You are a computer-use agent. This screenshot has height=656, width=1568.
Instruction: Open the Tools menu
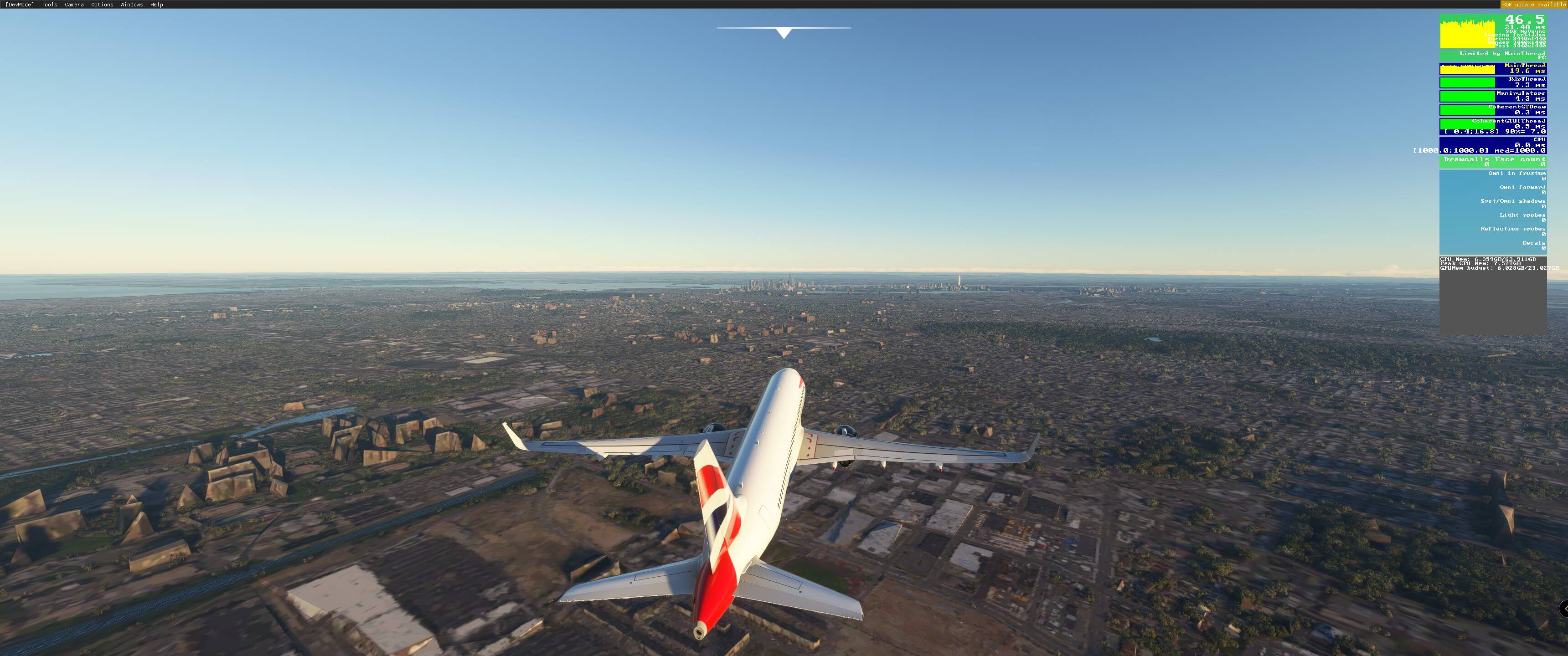[49, 4]
